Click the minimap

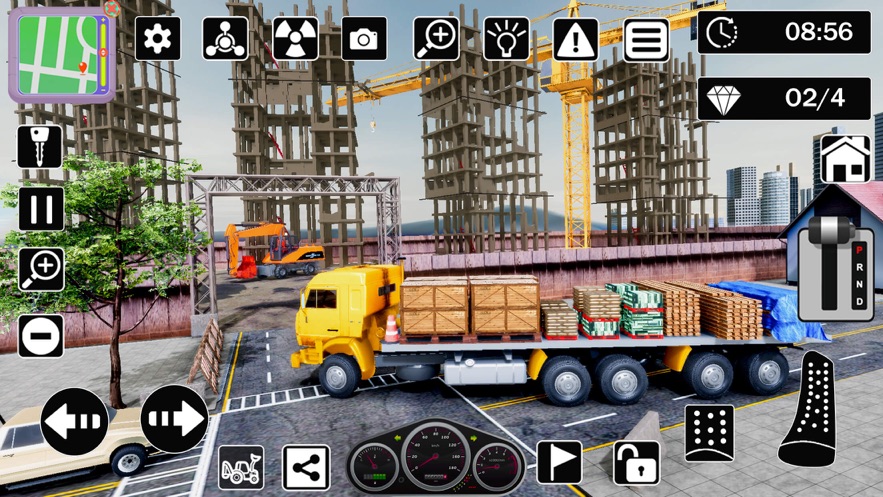56,53
